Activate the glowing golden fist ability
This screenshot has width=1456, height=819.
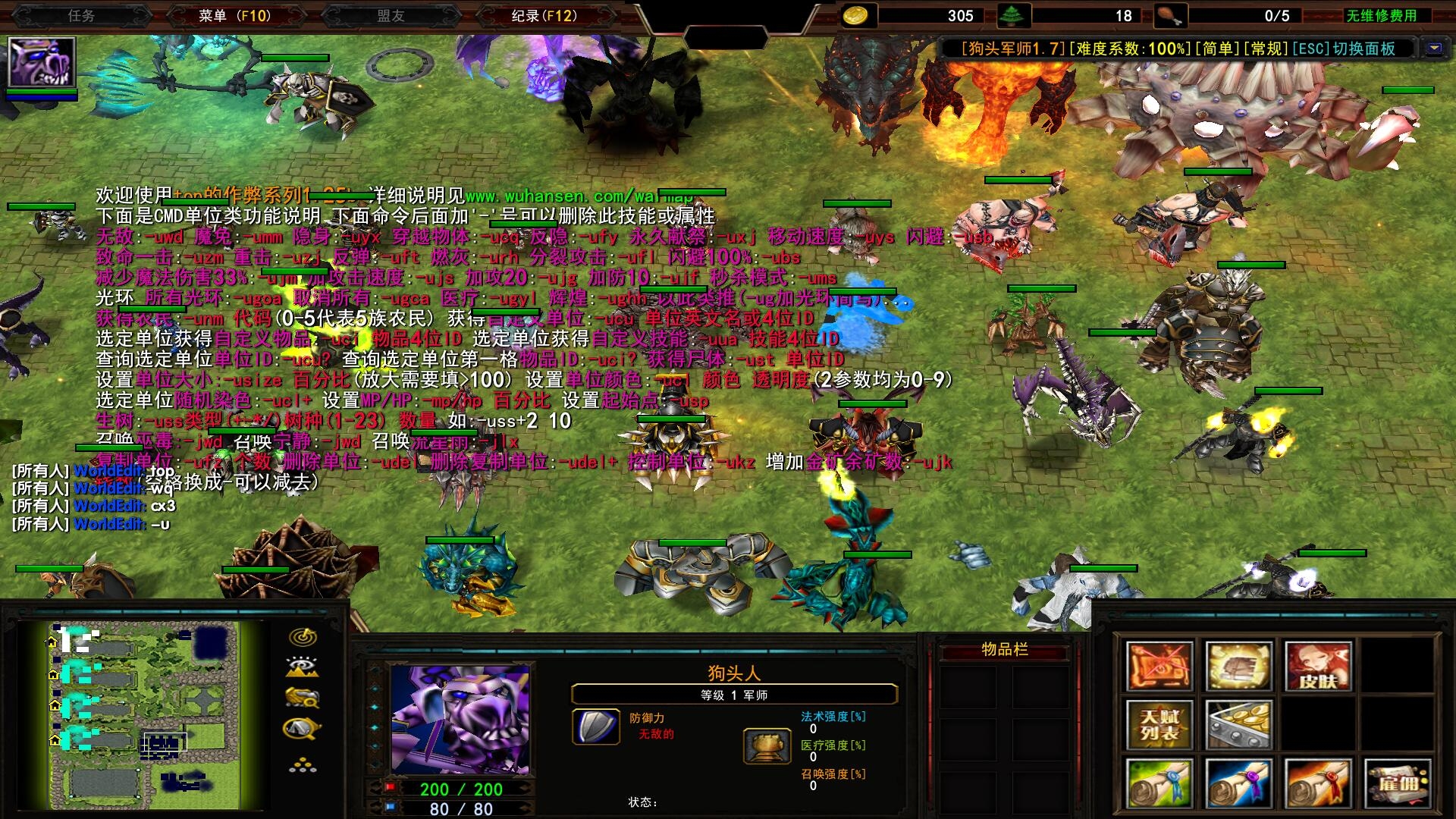point(1238,666)
